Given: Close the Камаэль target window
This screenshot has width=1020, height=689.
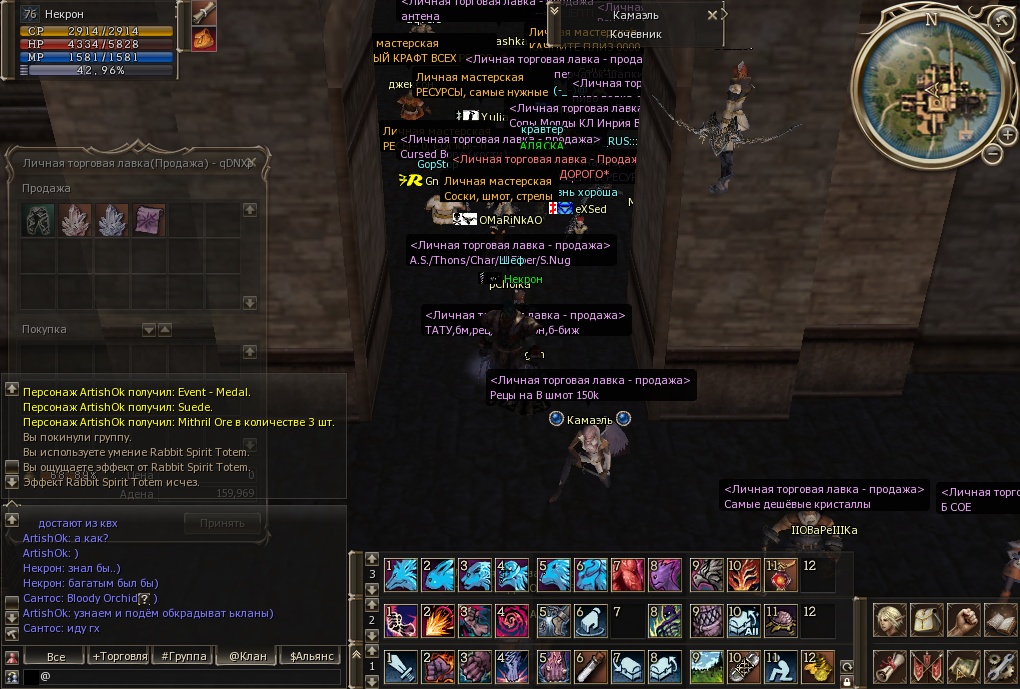Looking at the screenshot, I should (712, 15).
